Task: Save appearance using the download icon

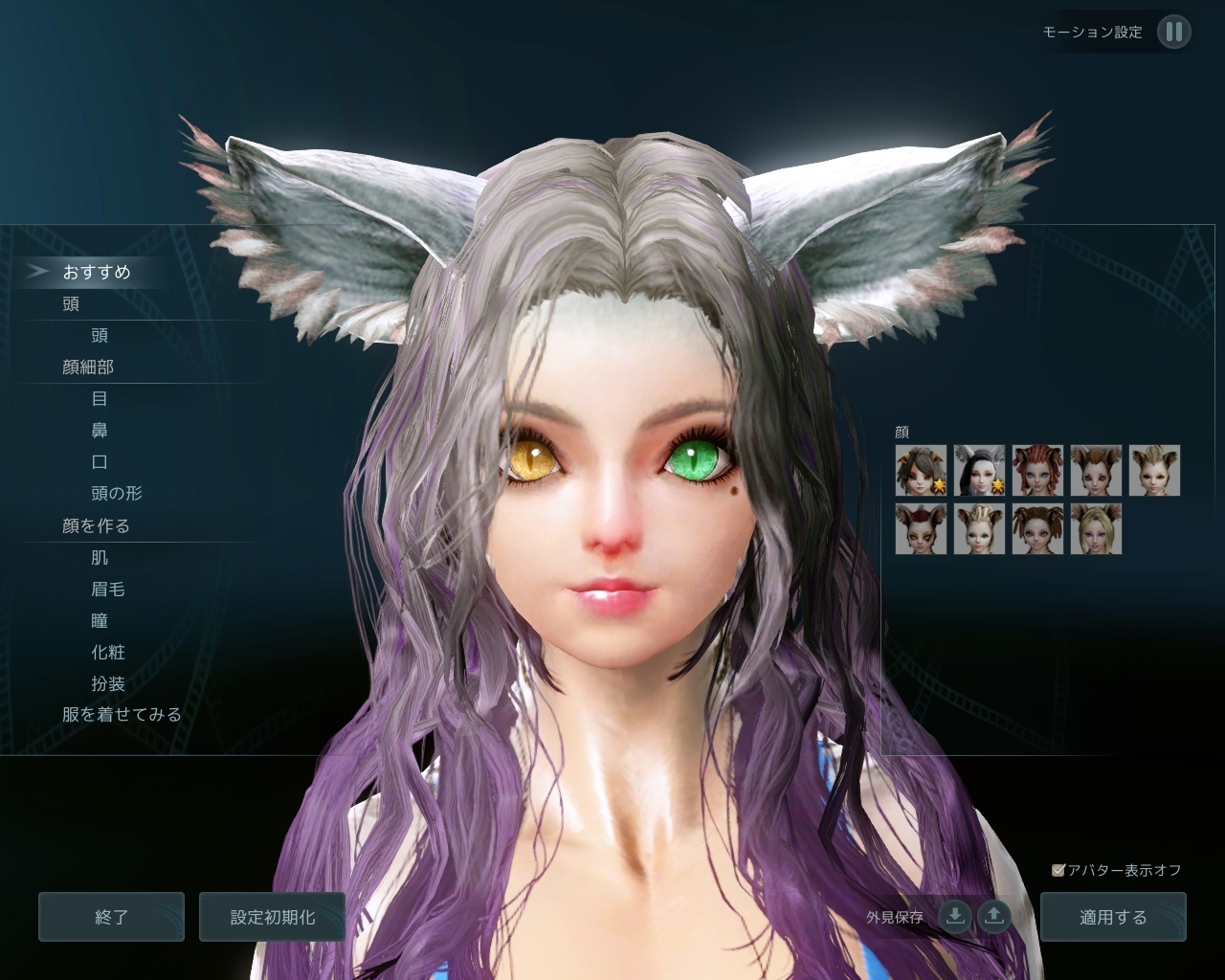Action: 954,916
